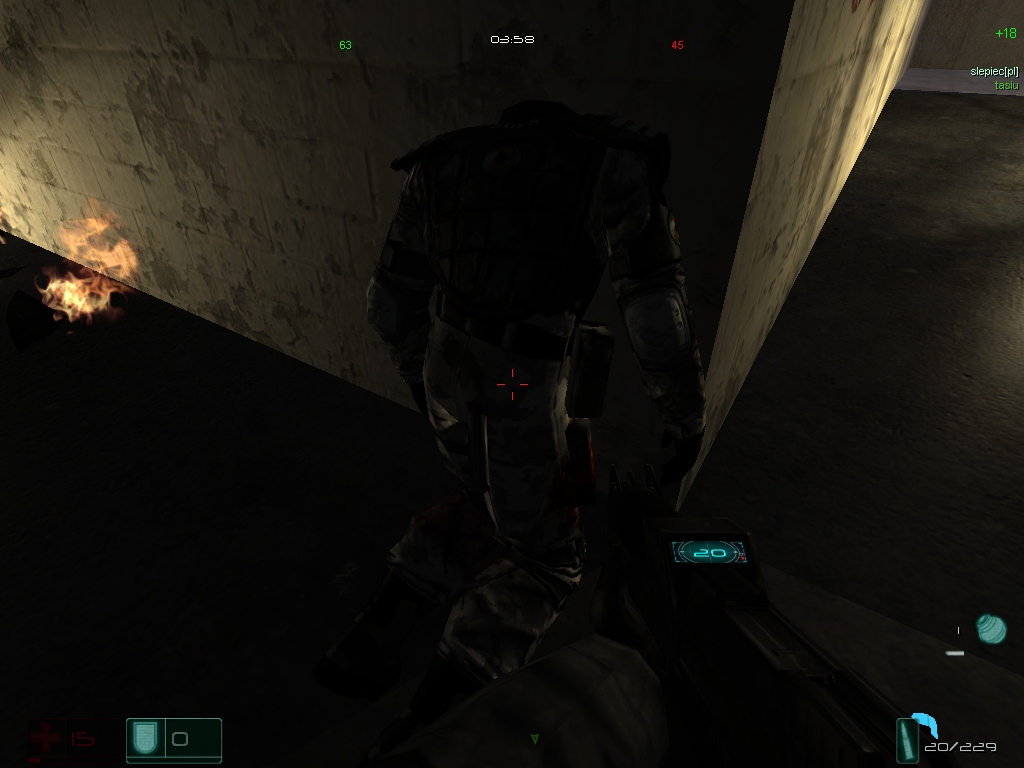The image size is (1024, 768).
Task: Select the red health cross icon
Action: pos(44,739)
